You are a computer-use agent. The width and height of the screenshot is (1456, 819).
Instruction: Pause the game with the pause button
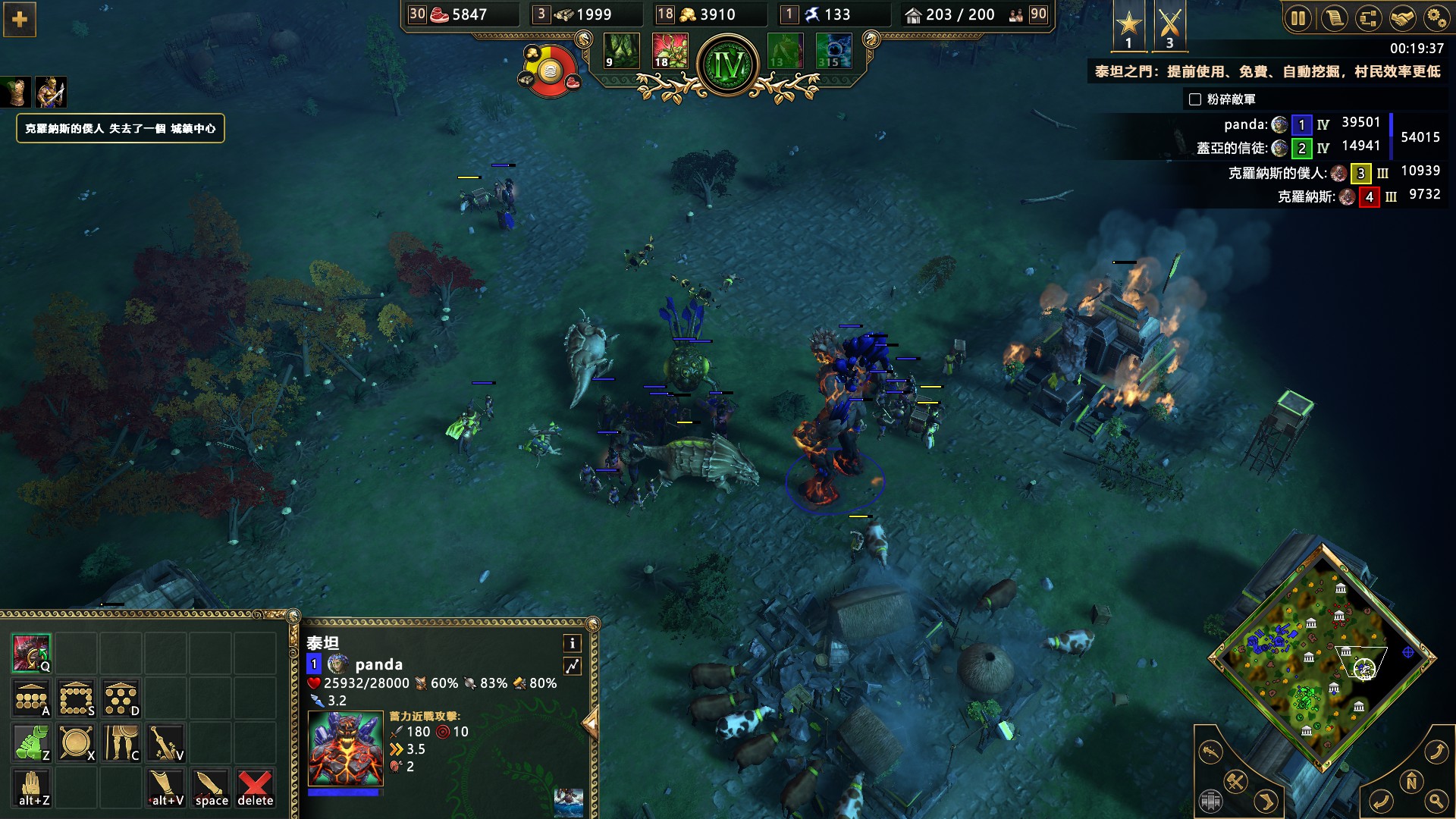pyautogui.click(x=1298, y=18)
